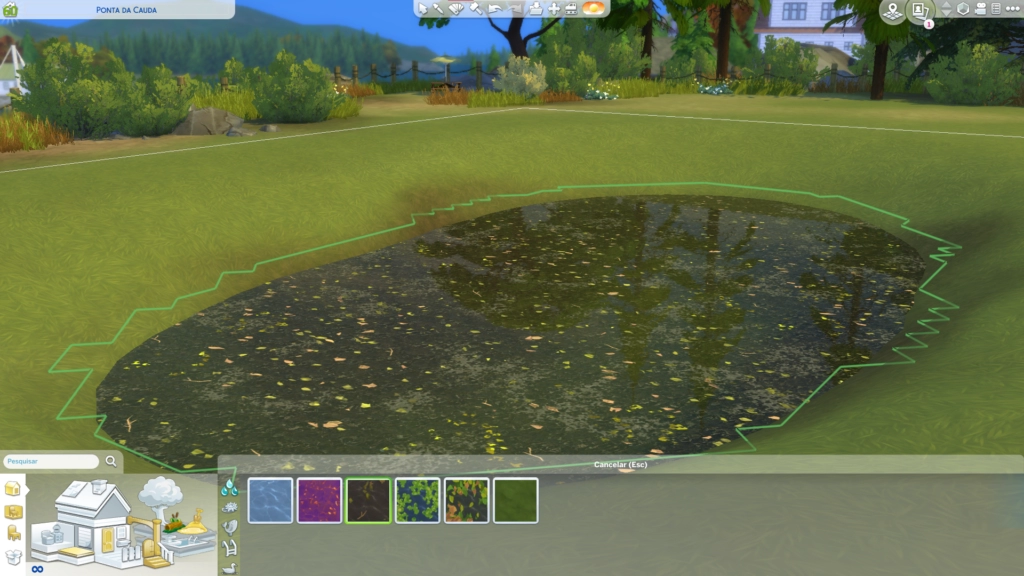Click the Pesquisar search field
This screenshot has height=576, width=1024.
tap(51, 462)
